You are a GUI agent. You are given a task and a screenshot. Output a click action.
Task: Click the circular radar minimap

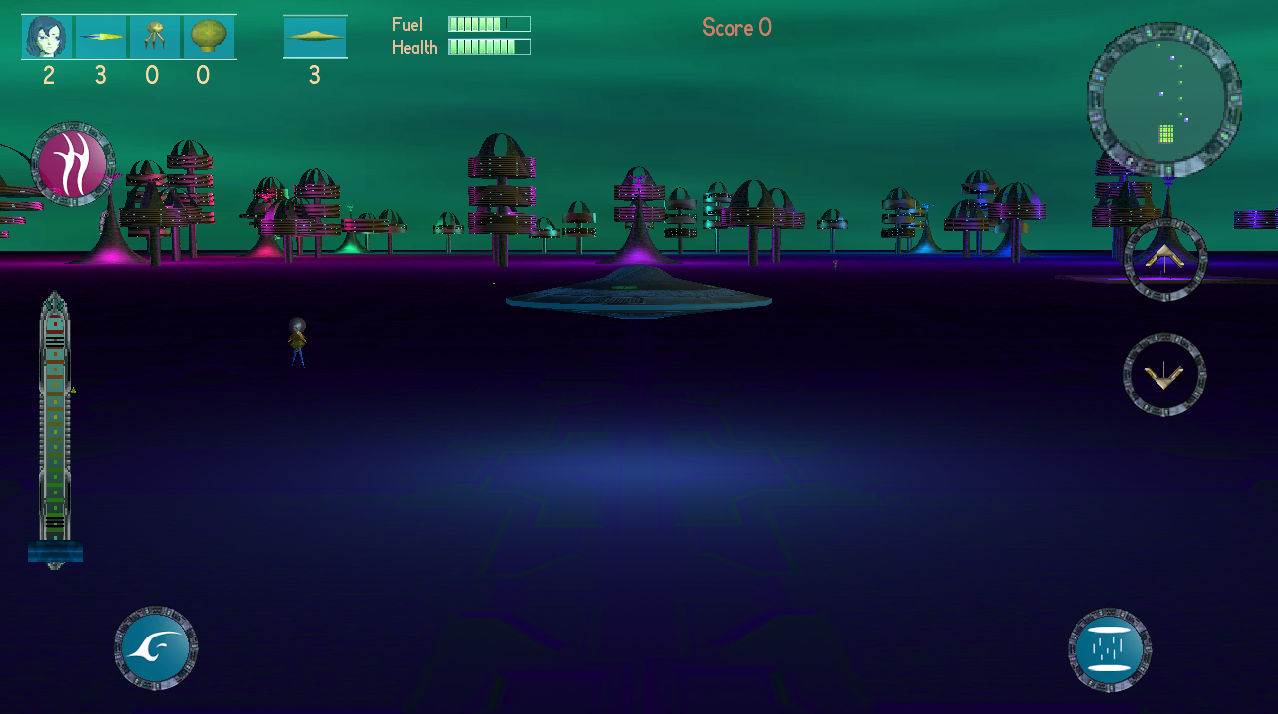[x=1164, y=99]
